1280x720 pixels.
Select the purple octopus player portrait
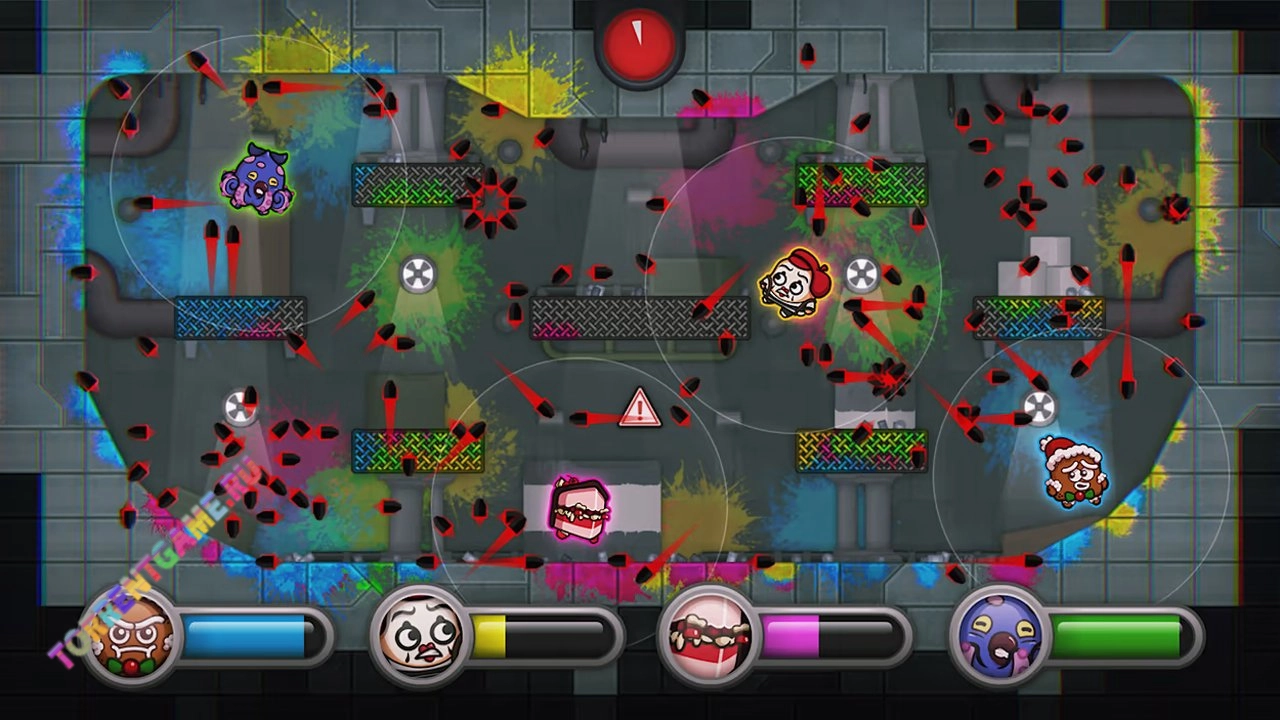(999, 635)
